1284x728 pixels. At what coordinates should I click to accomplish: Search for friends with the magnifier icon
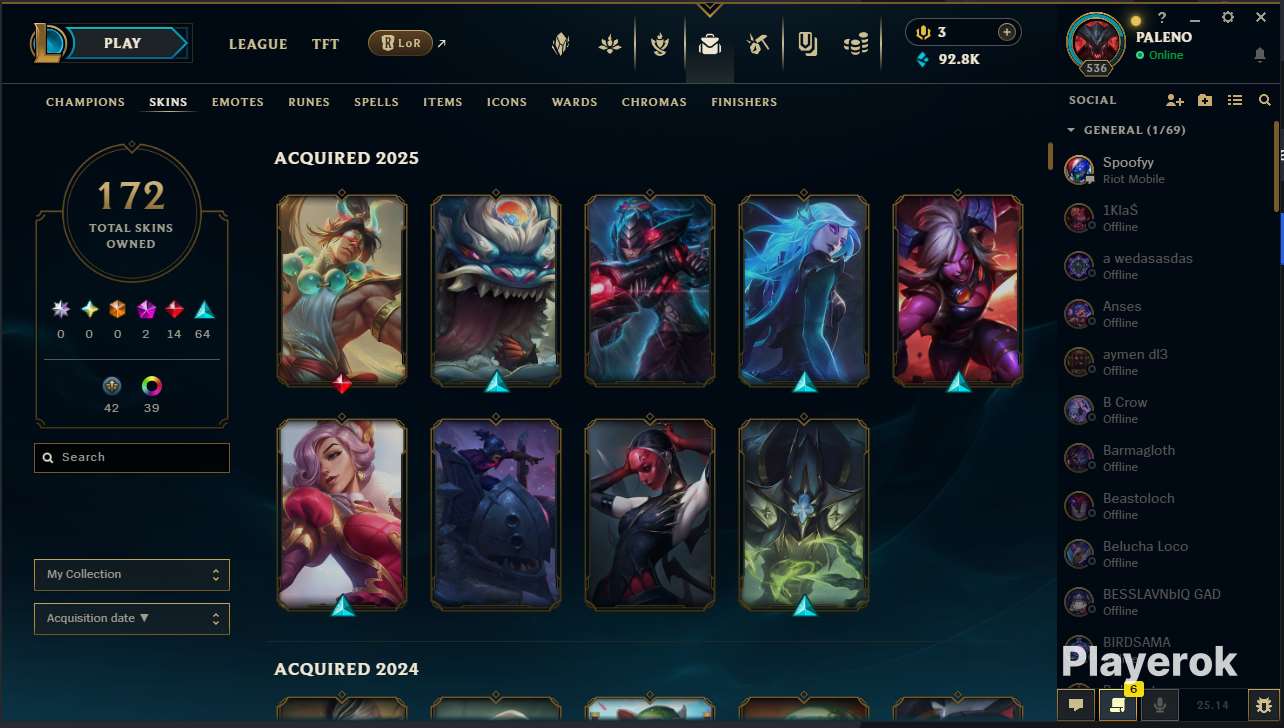pyautogui.click(x=1264, y=100)
